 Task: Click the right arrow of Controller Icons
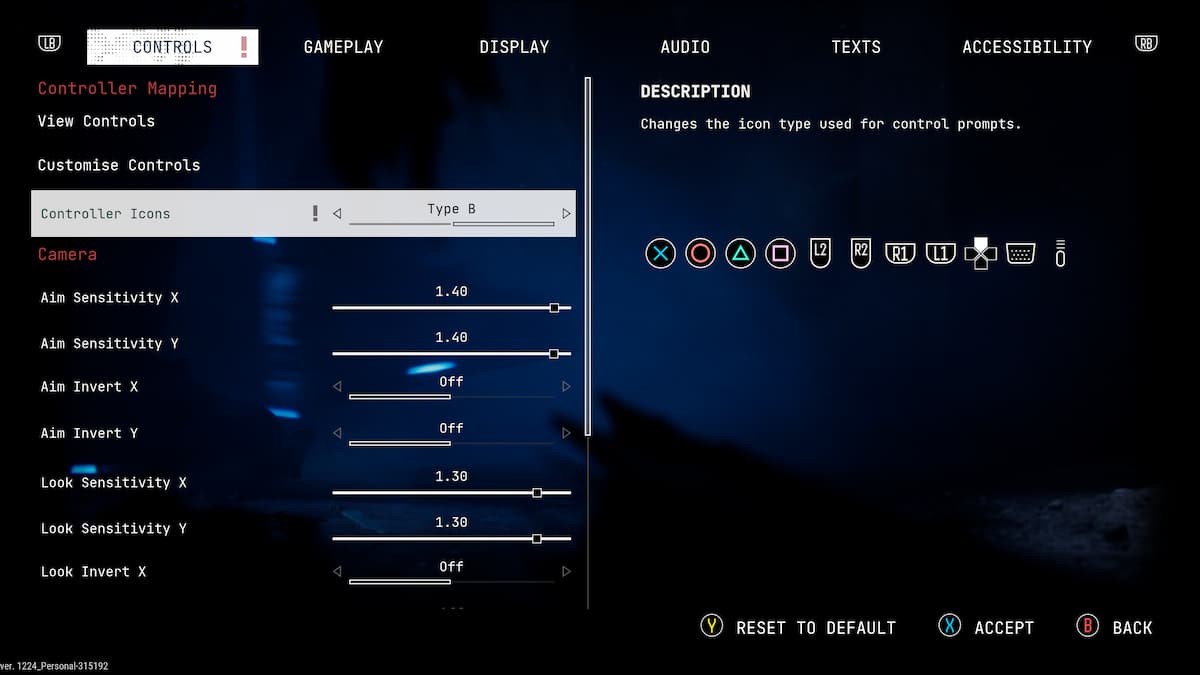(x=567, y=213)
